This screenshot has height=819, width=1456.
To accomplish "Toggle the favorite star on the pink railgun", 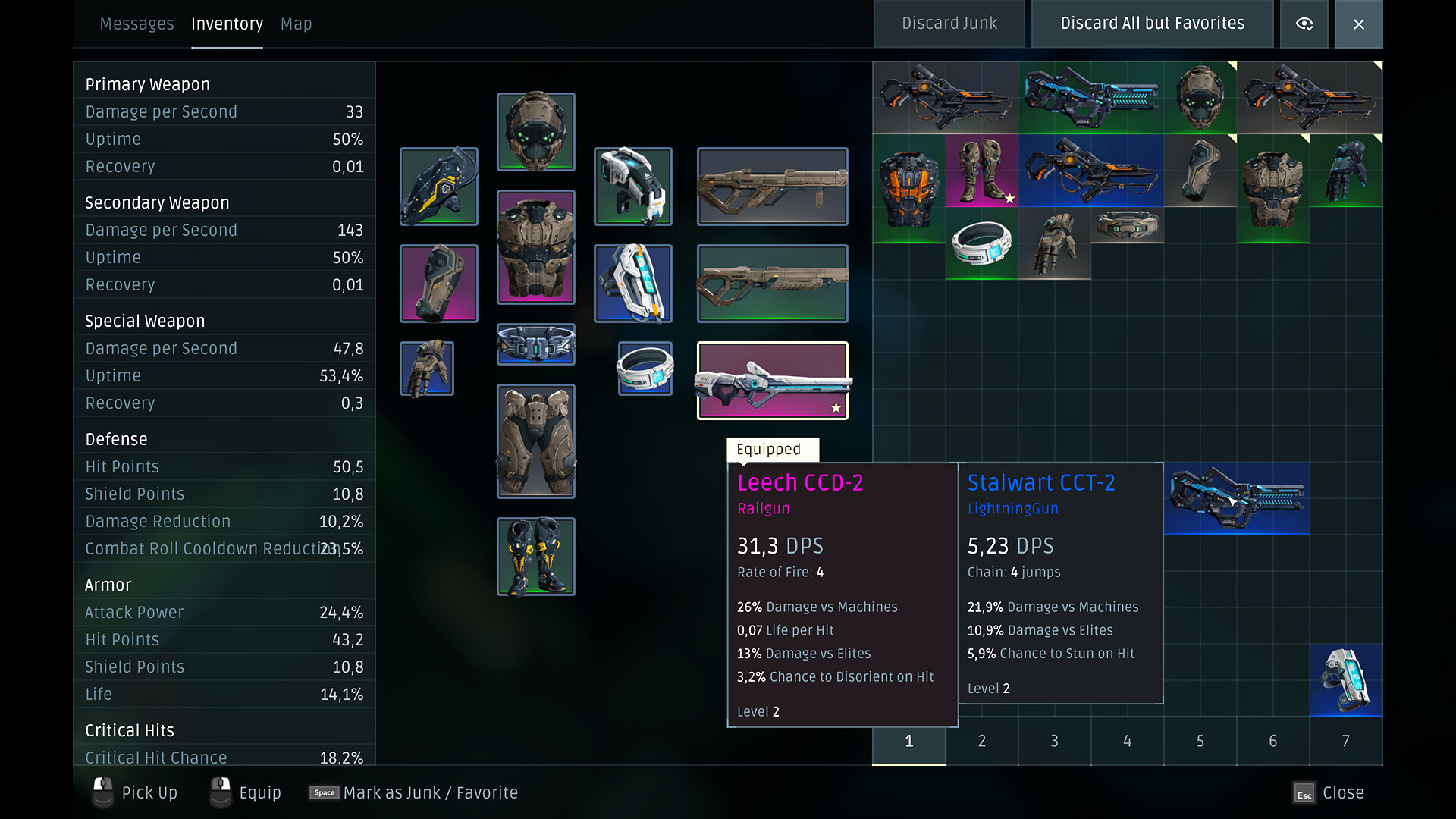I will (836, 407).
